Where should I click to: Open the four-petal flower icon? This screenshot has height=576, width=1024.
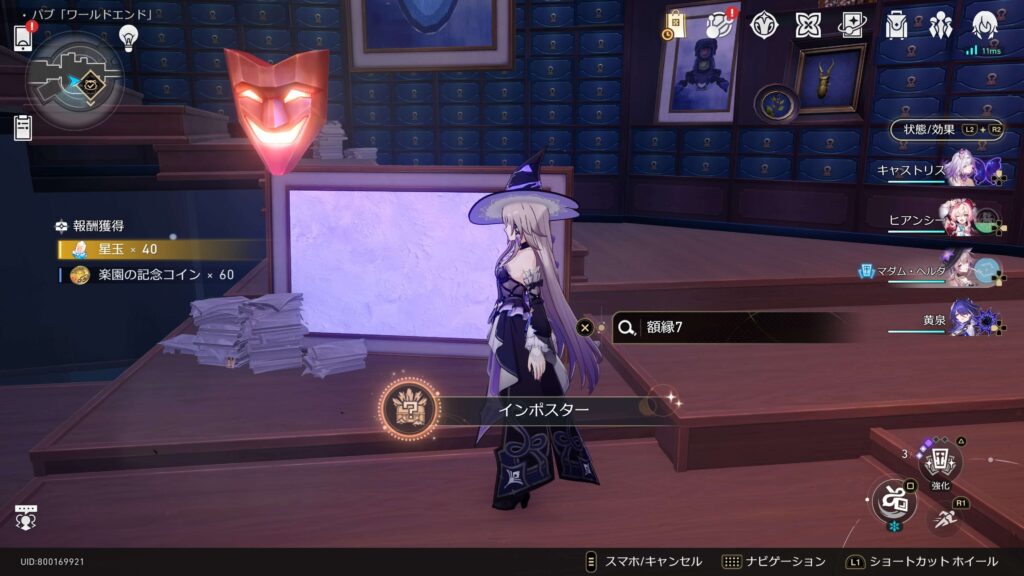click(808, 25)
